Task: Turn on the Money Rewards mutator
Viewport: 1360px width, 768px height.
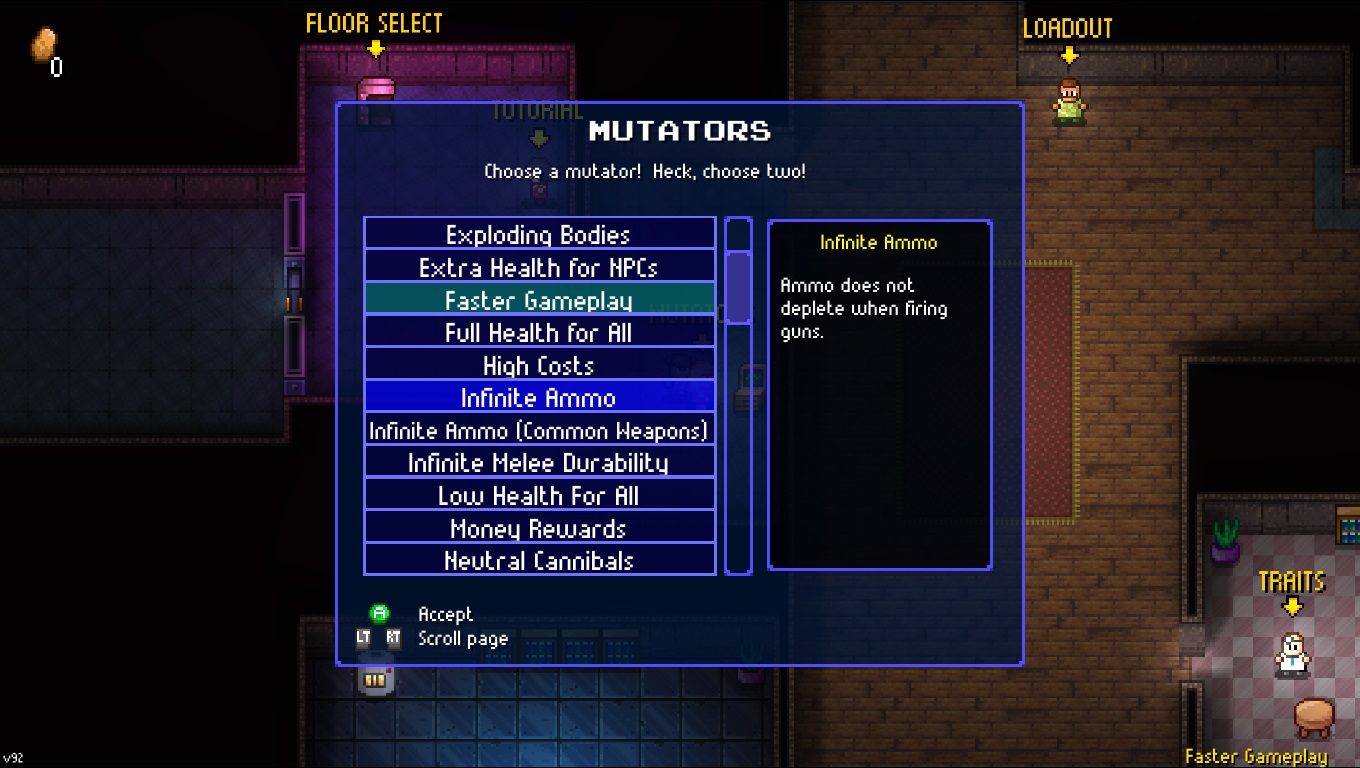Action: click(539, 528)
